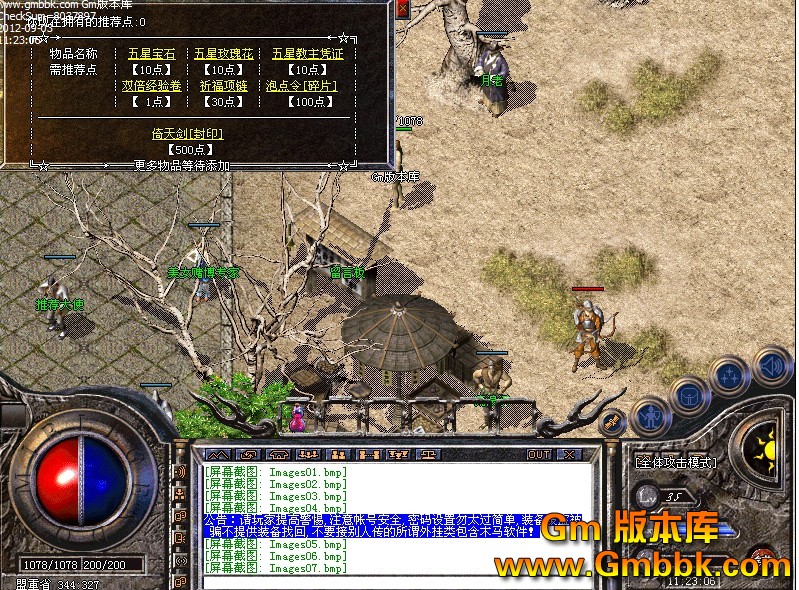Select the 五星宝石 item link
The image size is (799, 590).
click(151, 54)
